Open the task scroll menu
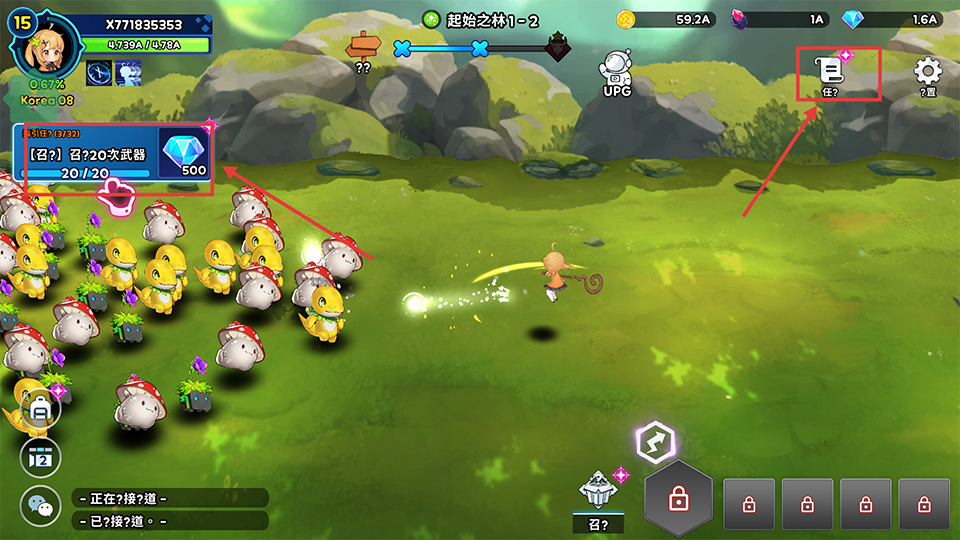The image size is (960, 540). click(x=829, y=71)
